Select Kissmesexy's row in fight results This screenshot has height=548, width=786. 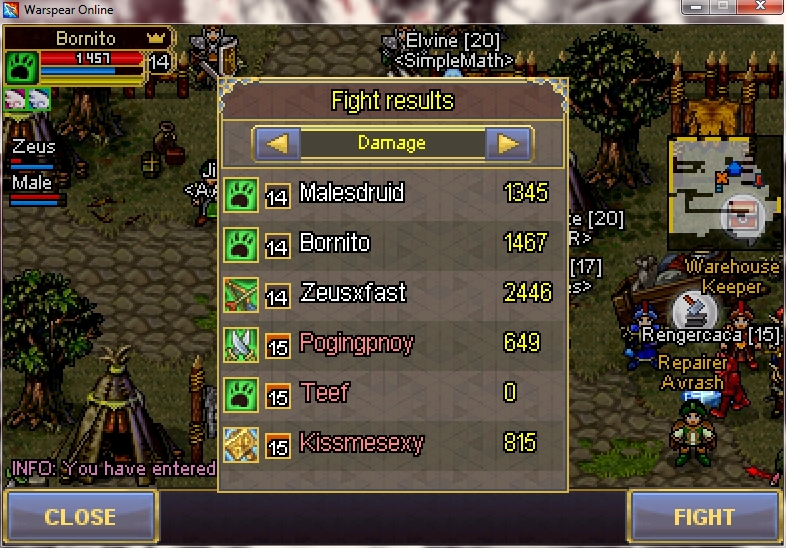tap(392, 442)
